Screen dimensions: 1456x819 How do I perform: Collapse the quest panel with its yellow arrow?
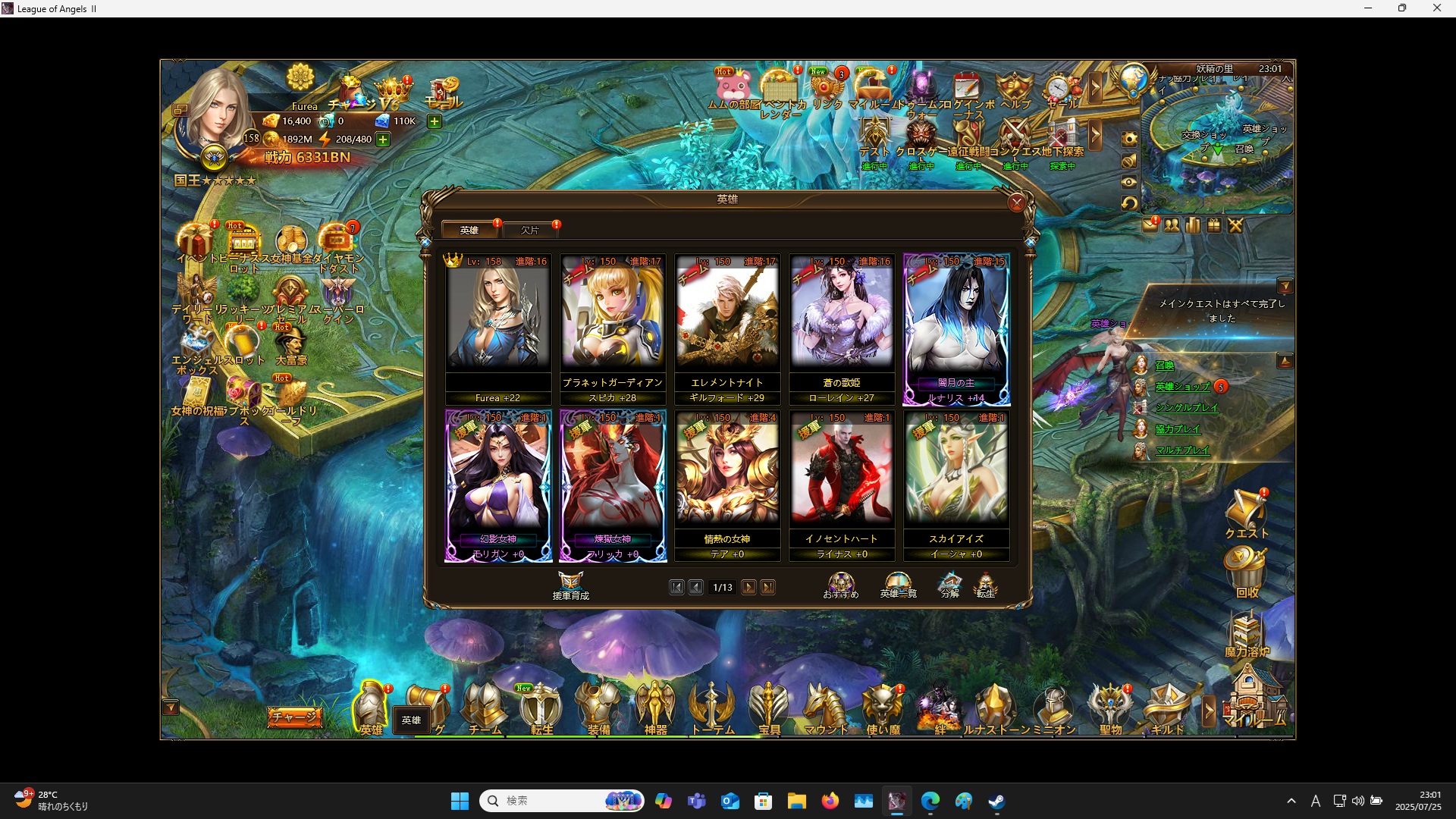click(1287, 286)
